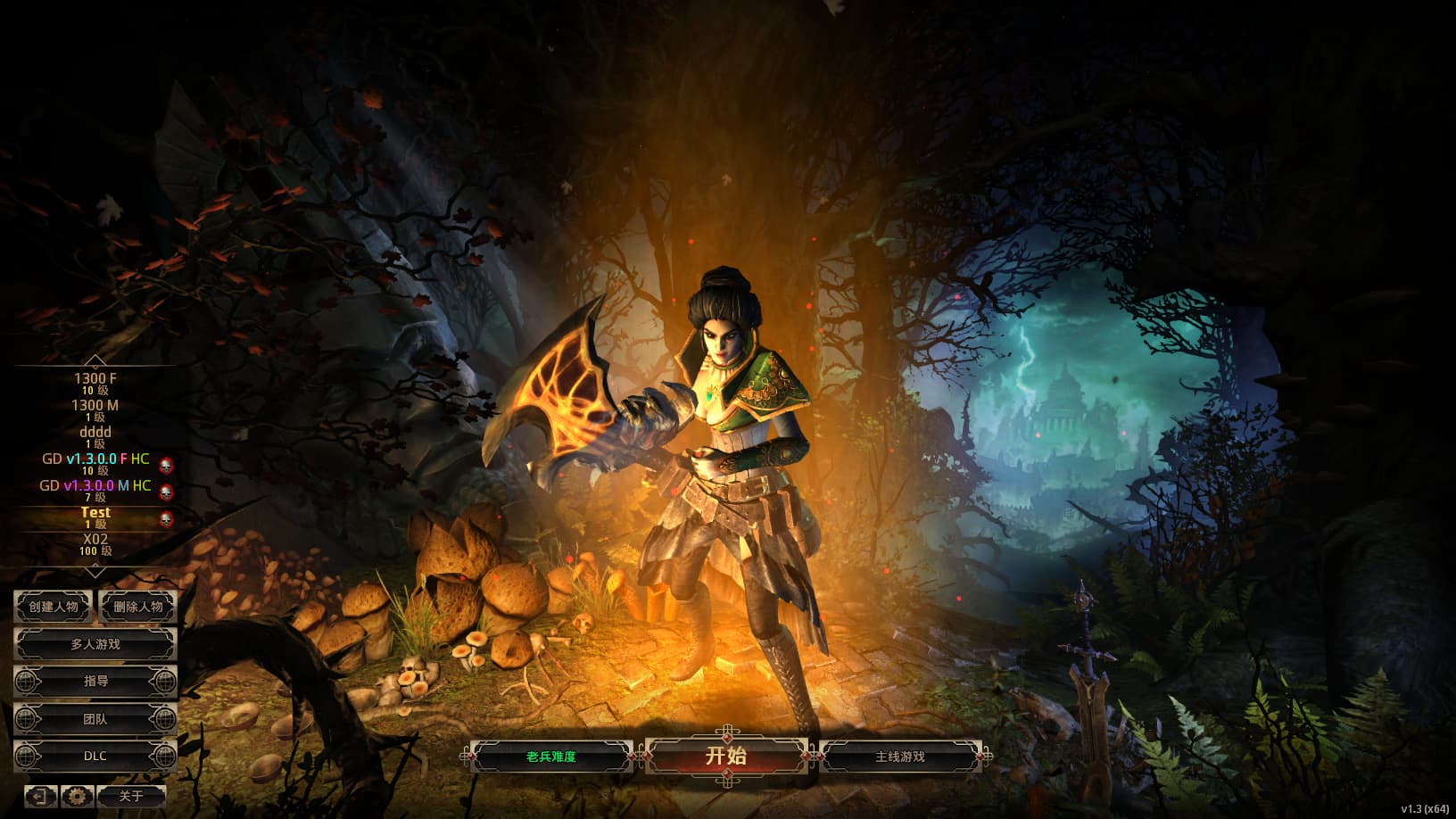The height and width of the screenshot is (819, 1456).
Task: Start the game with the 开始 button
Action: click(726, 756)
